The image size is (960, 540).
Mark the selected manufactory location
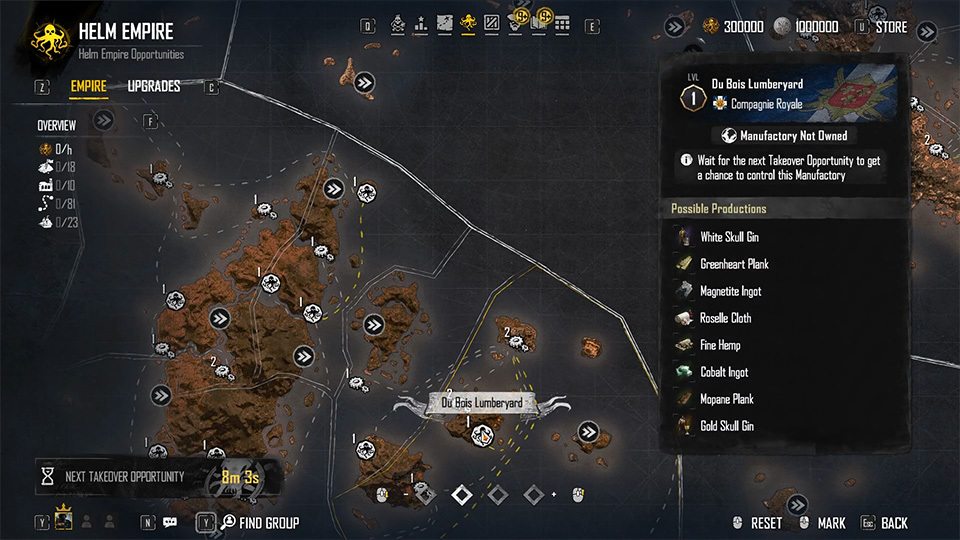(831, 523)
